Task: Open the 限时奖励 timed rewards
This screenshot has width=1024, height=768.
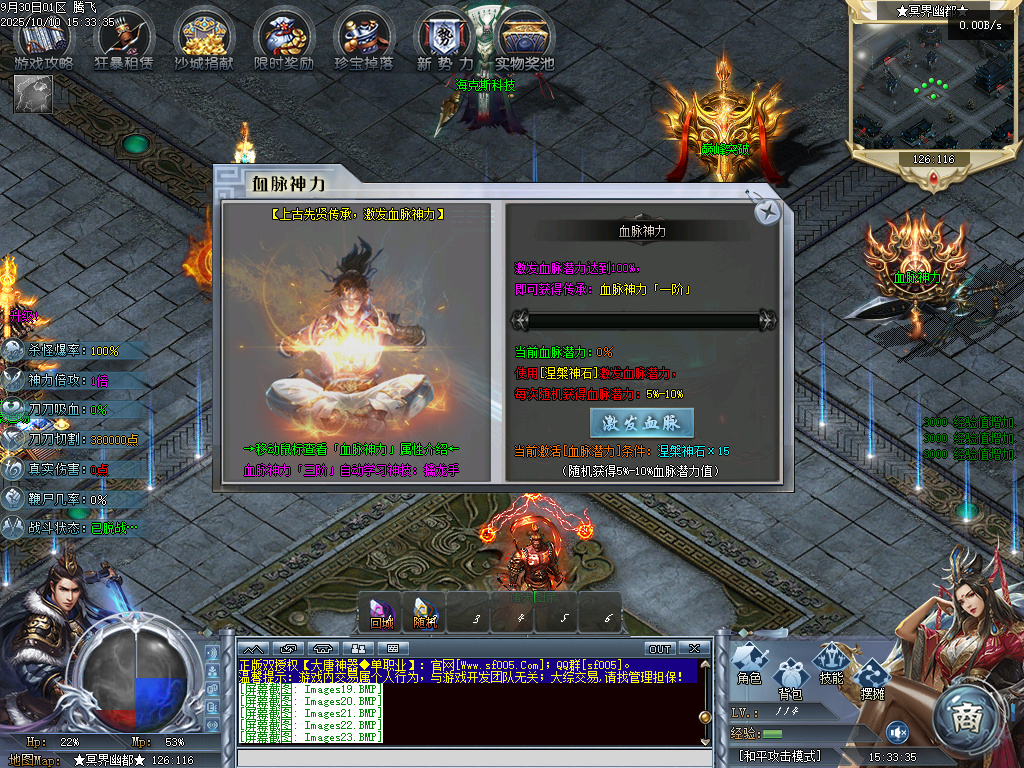Action: pyautogui.click(x=285, y=41)
